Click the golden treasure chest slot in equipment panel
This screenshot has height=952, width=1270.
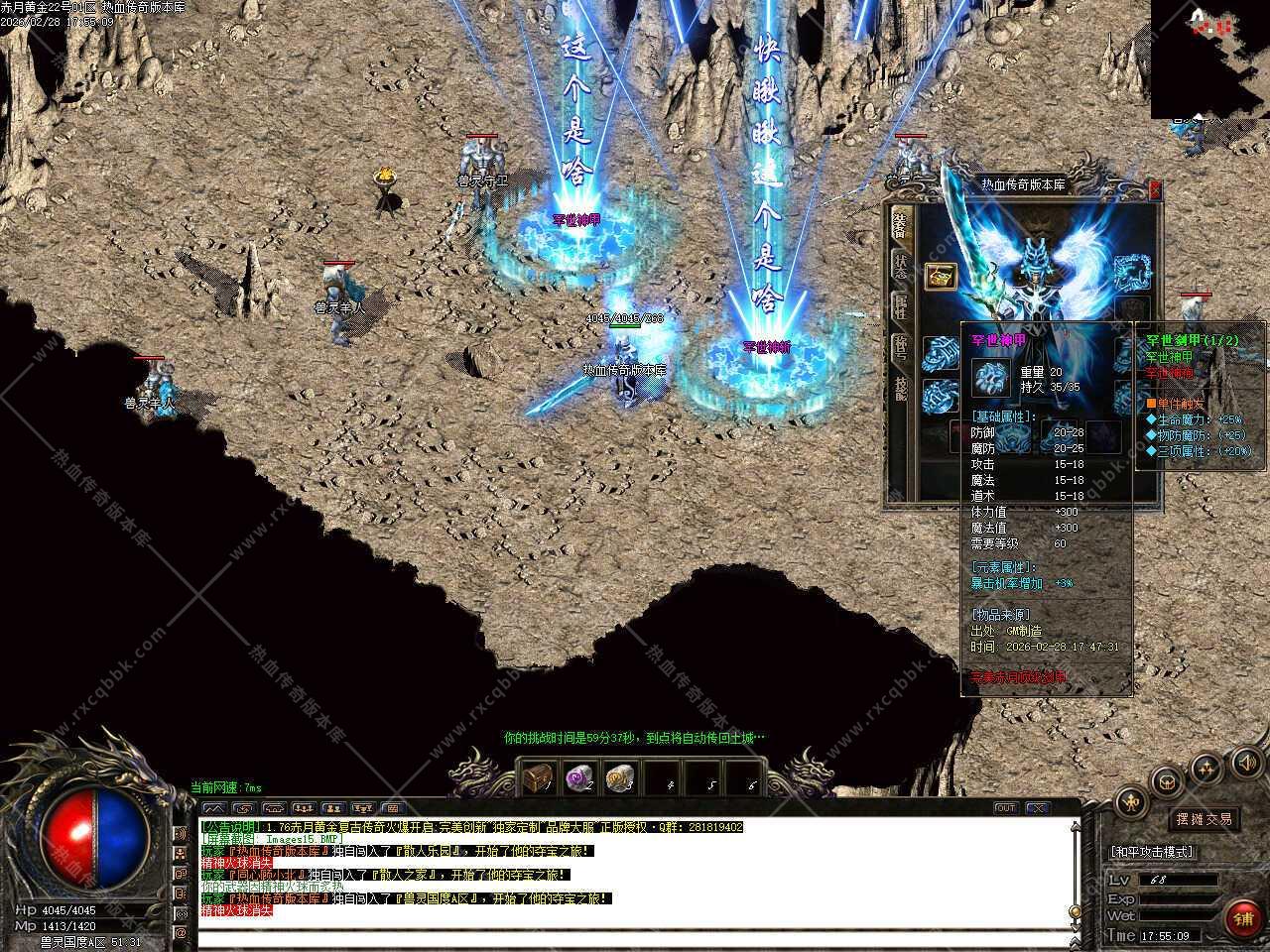click(940, 277)
